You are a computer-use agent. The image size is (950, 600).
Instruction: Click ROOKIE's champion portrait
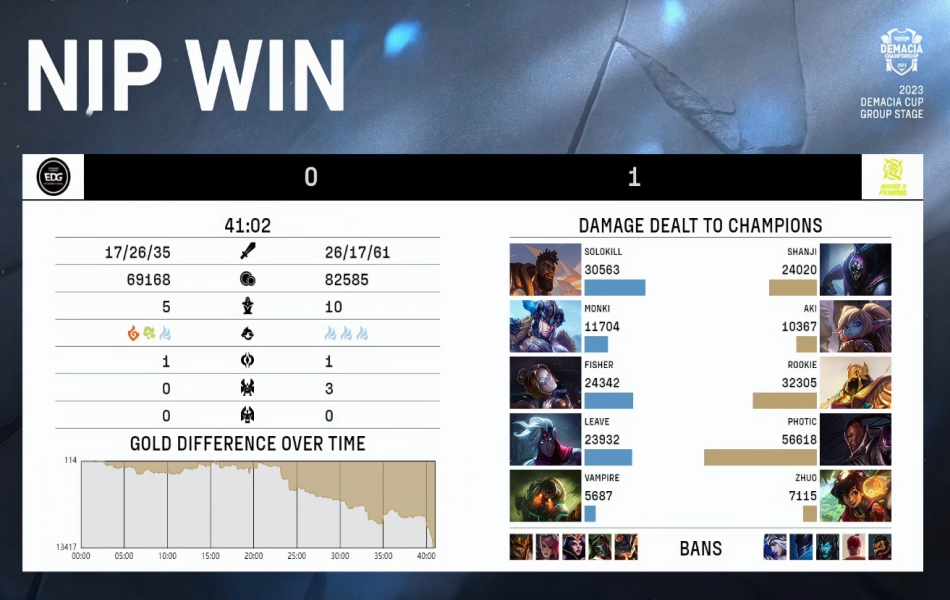[855, 383]
